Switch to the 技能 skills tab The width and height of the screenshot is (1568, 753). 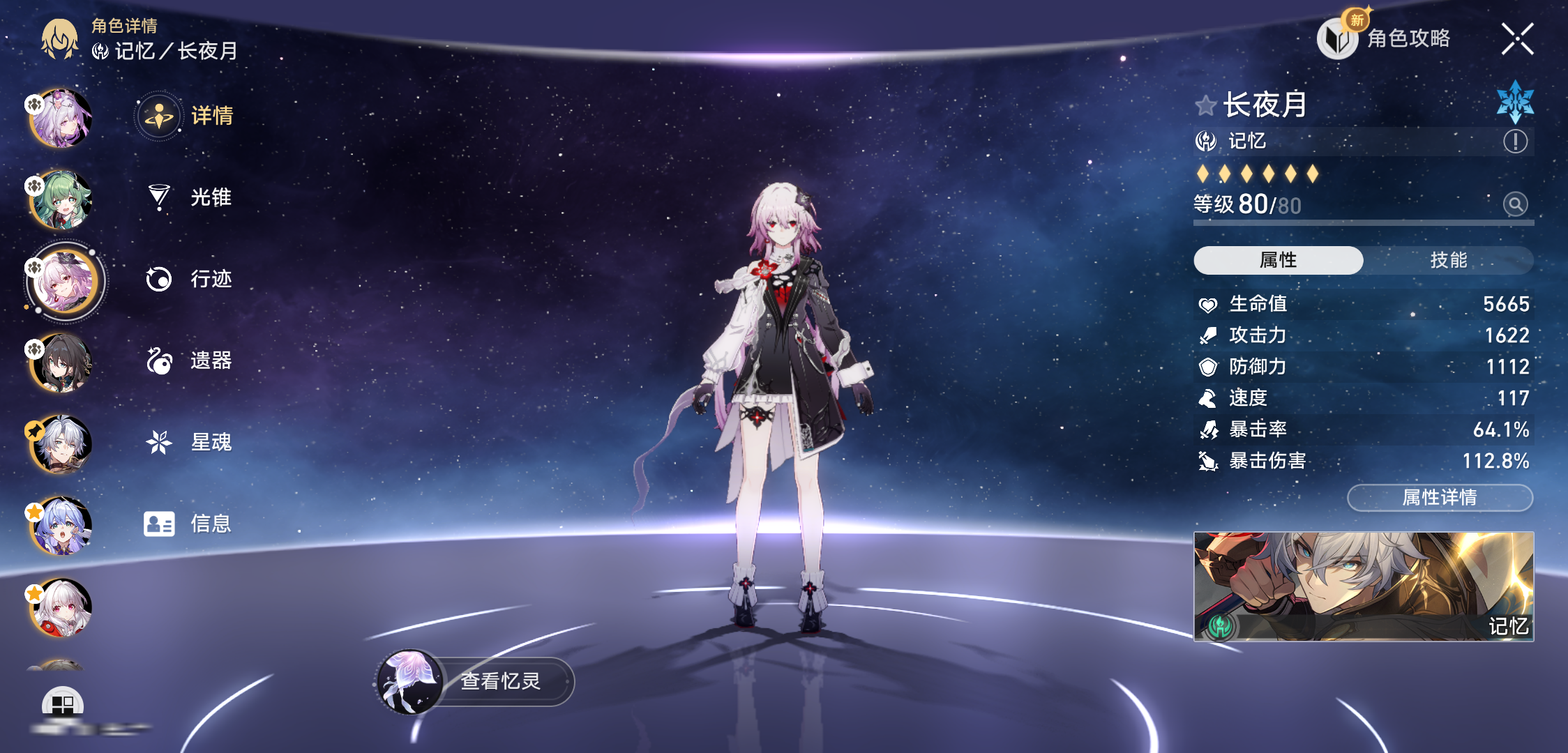1448,260
